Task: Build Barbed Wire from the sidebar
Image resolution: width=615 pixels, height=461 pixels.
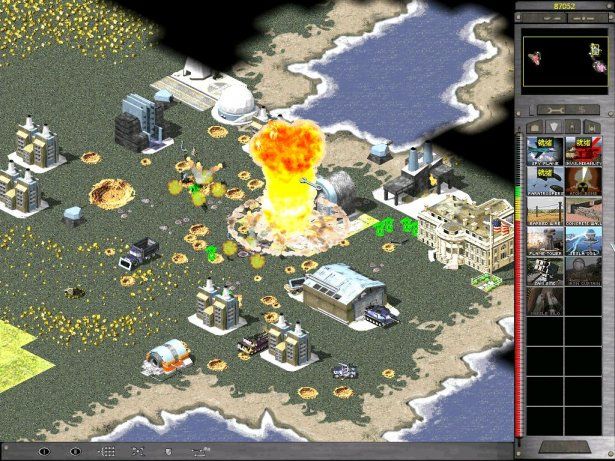Action: (x=545, y=211)
